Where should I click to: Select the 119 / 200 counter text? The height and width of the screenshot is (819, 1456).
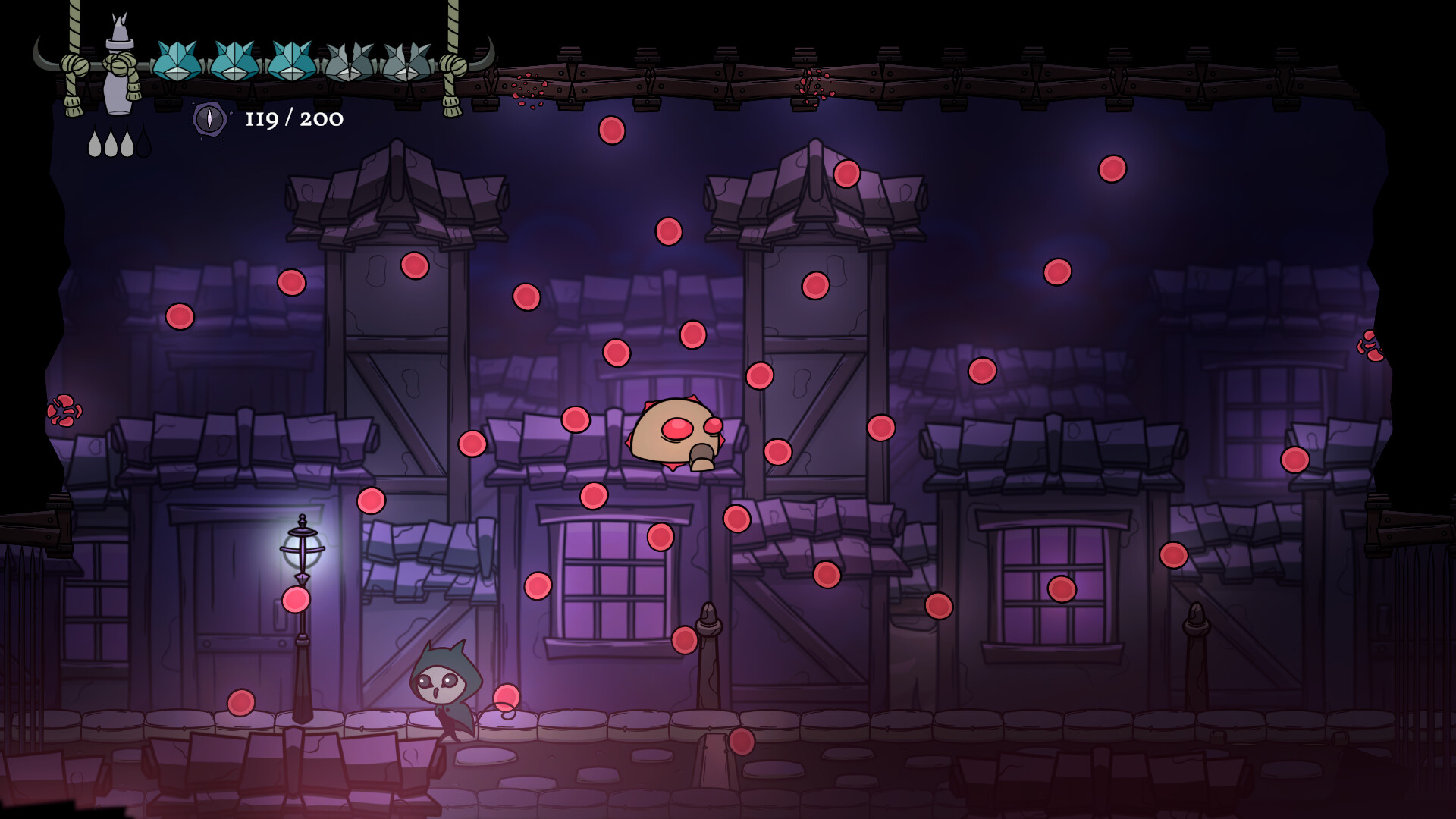coord(294,119)
